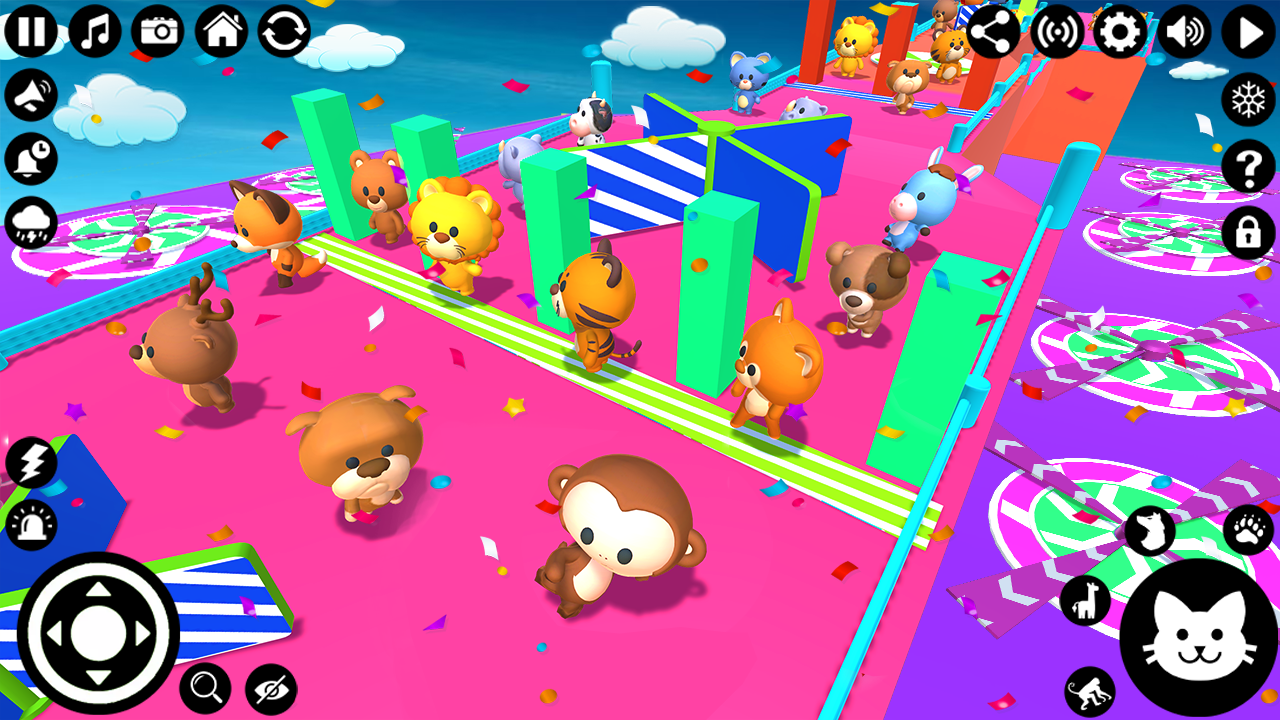This screenshot has height=720, width=1280.
Task: Tap the bell timer reminder icon
Action: pyautogui.click(x=30, y=155)
